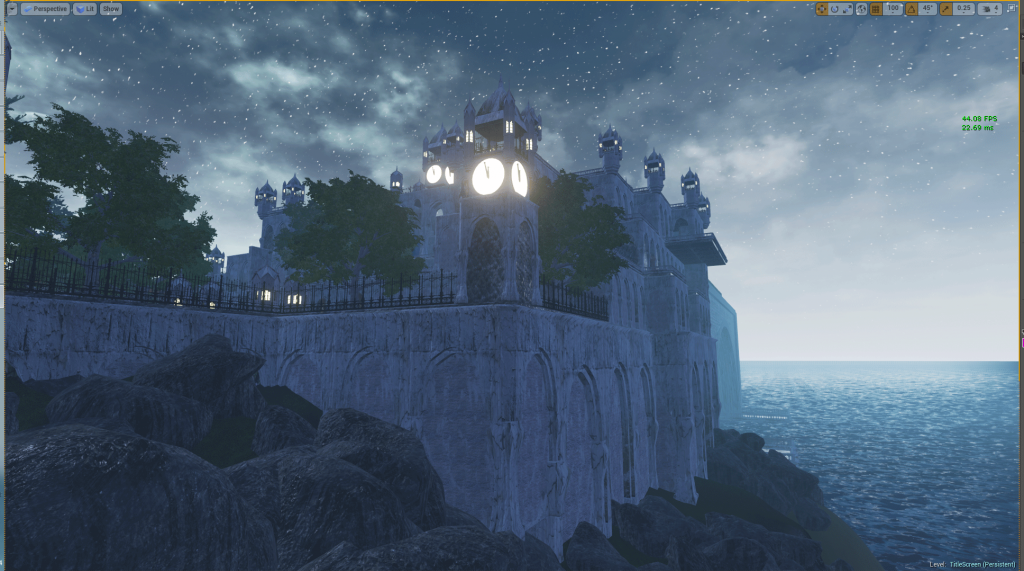Open the Show flags menu
Screen dimensions: 1024x571
(x=110, y=9)
